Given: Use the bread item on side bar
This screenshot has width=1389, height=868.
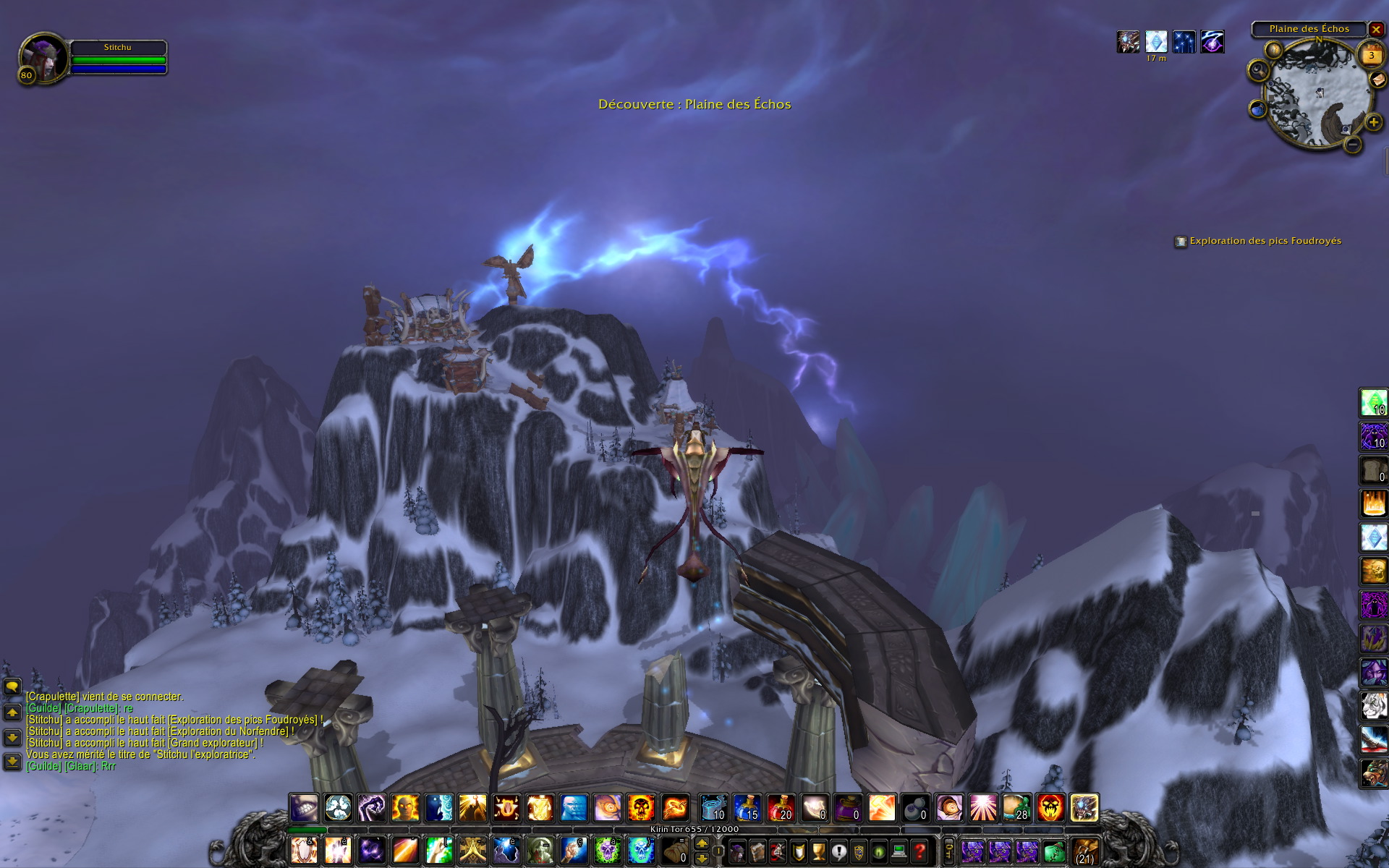Looking at the screenshot, I should [x=1373, y=470].
